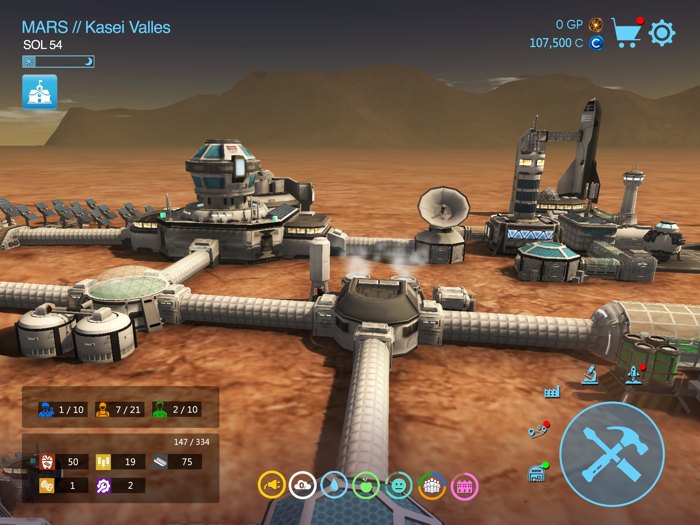
Task: Open the hammer and screwdriver build menu
Action: click(x=612, y=453)
